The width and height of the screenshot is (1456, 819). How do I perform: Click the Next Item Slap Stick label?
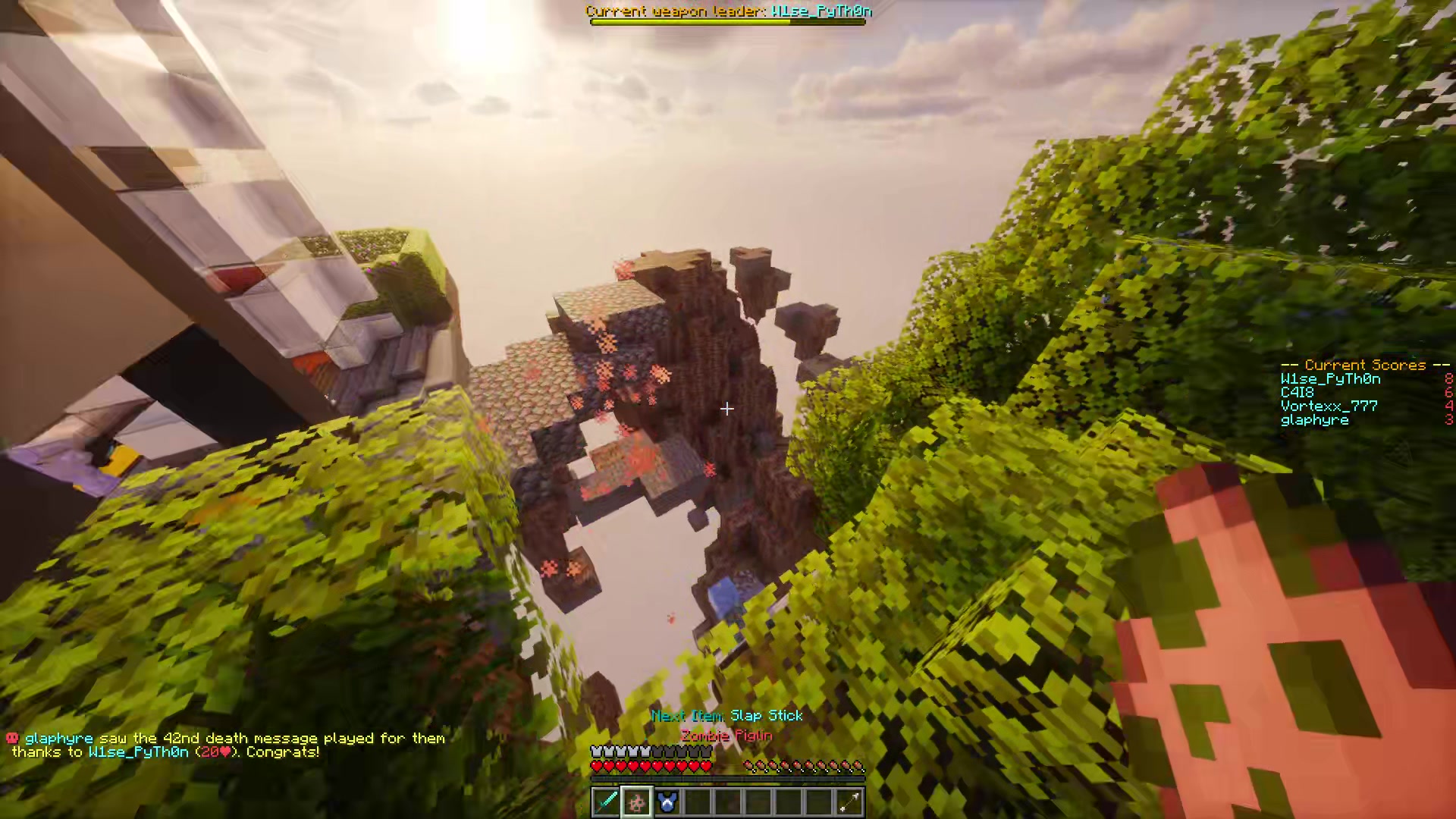(x=726, y=715)
